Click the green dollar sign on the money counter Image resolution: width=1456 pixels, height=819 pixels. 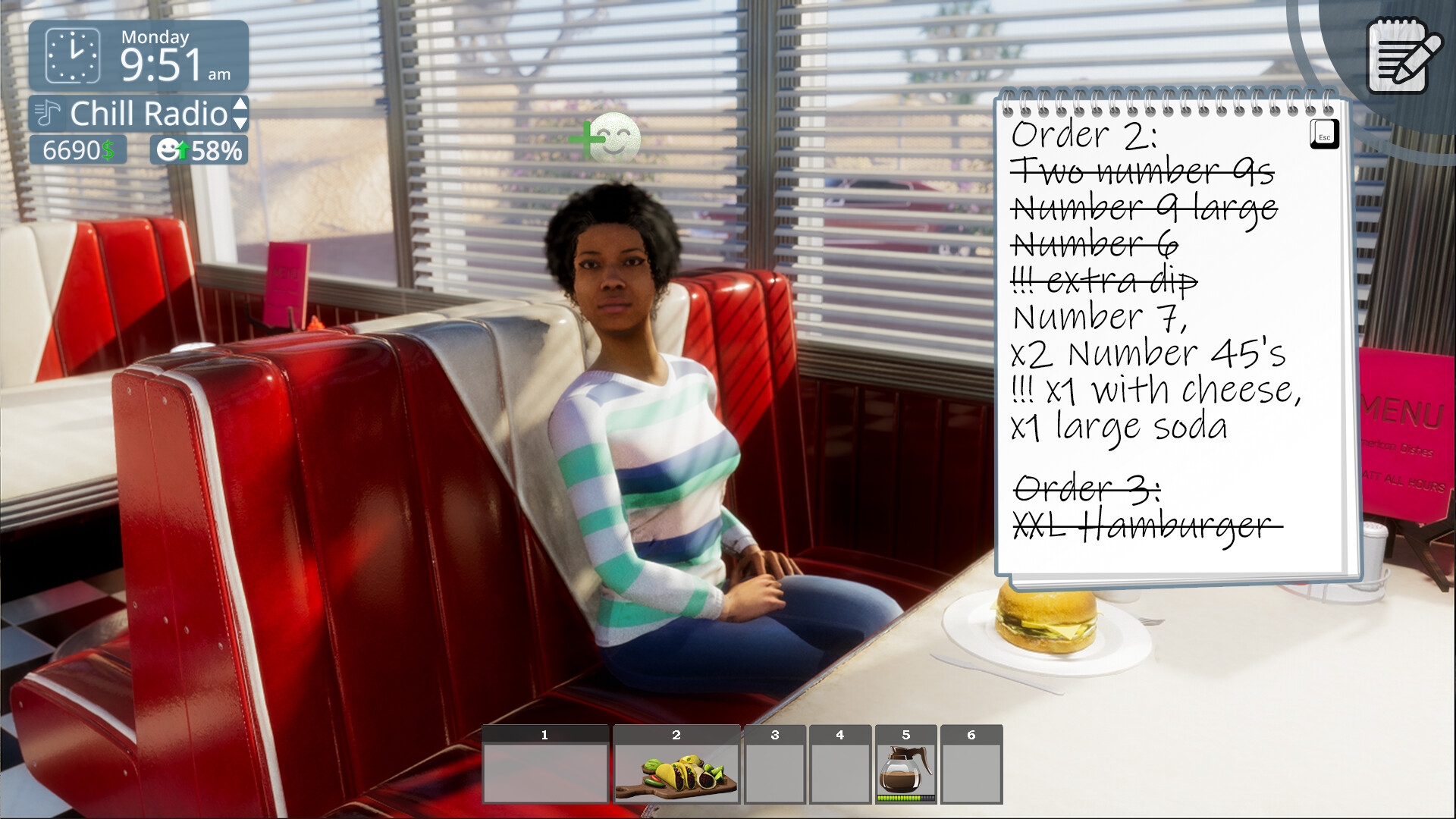point(108,149)
